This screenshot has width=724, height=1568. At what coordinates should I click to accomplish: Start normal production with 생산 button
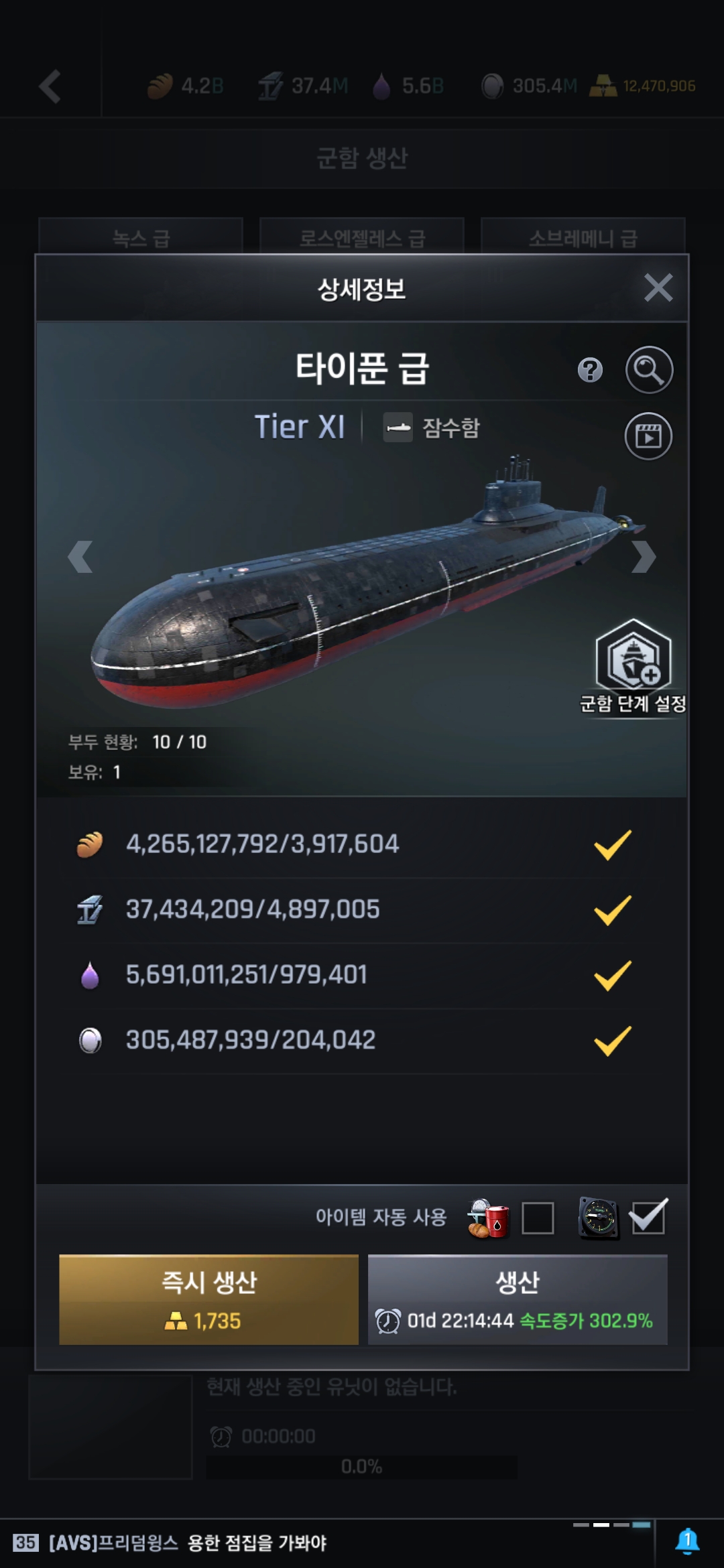click(518, 1299)
